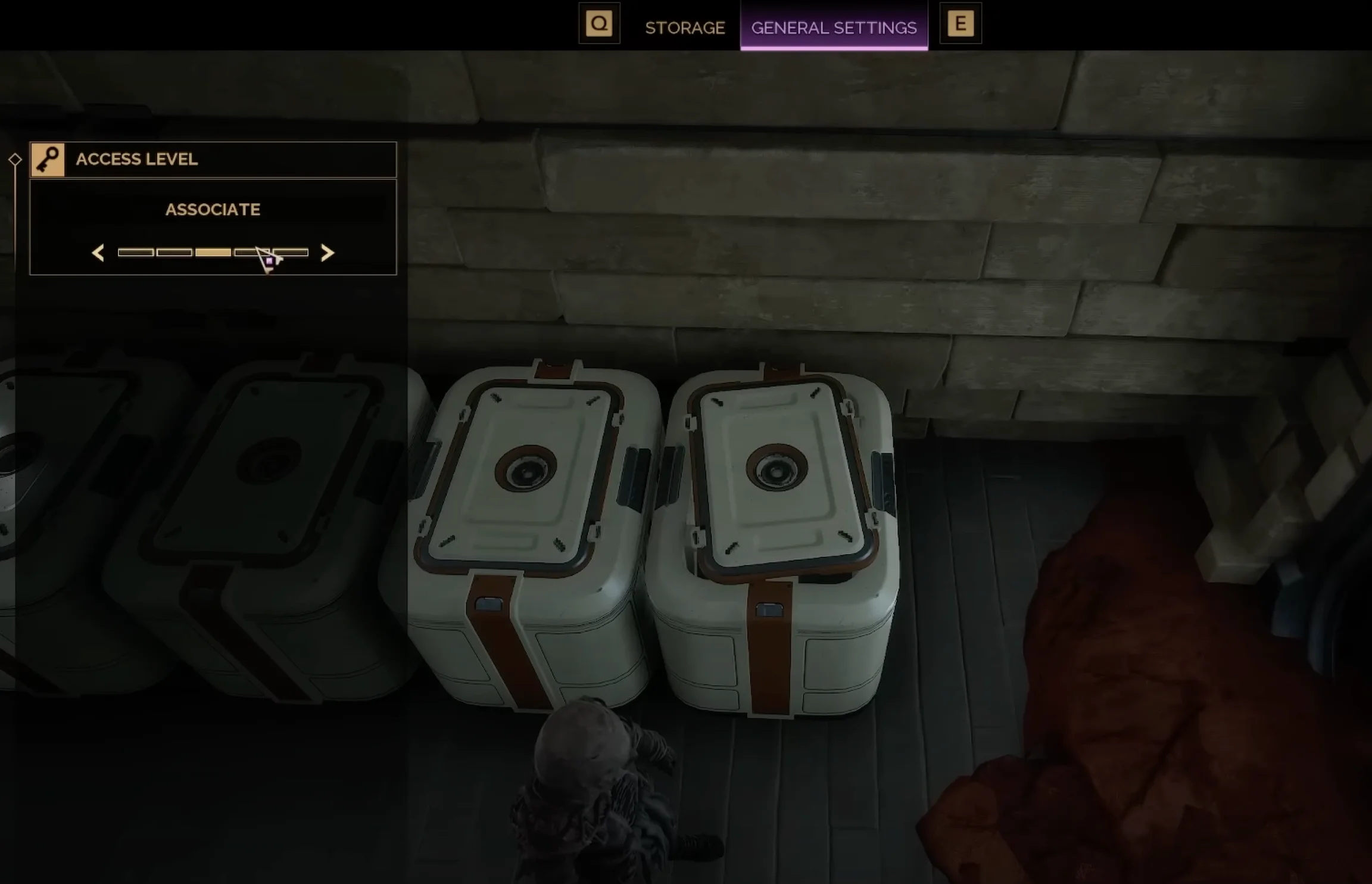Switch to the Storage tab
Image resolution: width=1372 pixels, height=884 pixels.
pos(685,27)
